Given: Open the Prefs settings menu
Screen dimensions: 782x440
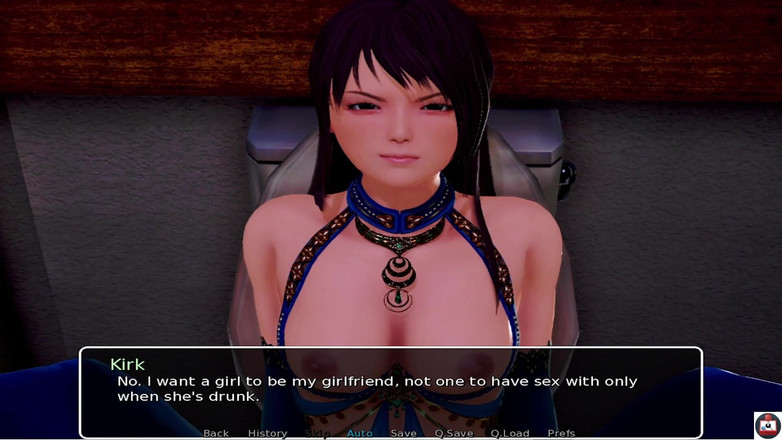Looking at the screenshot, I should click(561, 433).
